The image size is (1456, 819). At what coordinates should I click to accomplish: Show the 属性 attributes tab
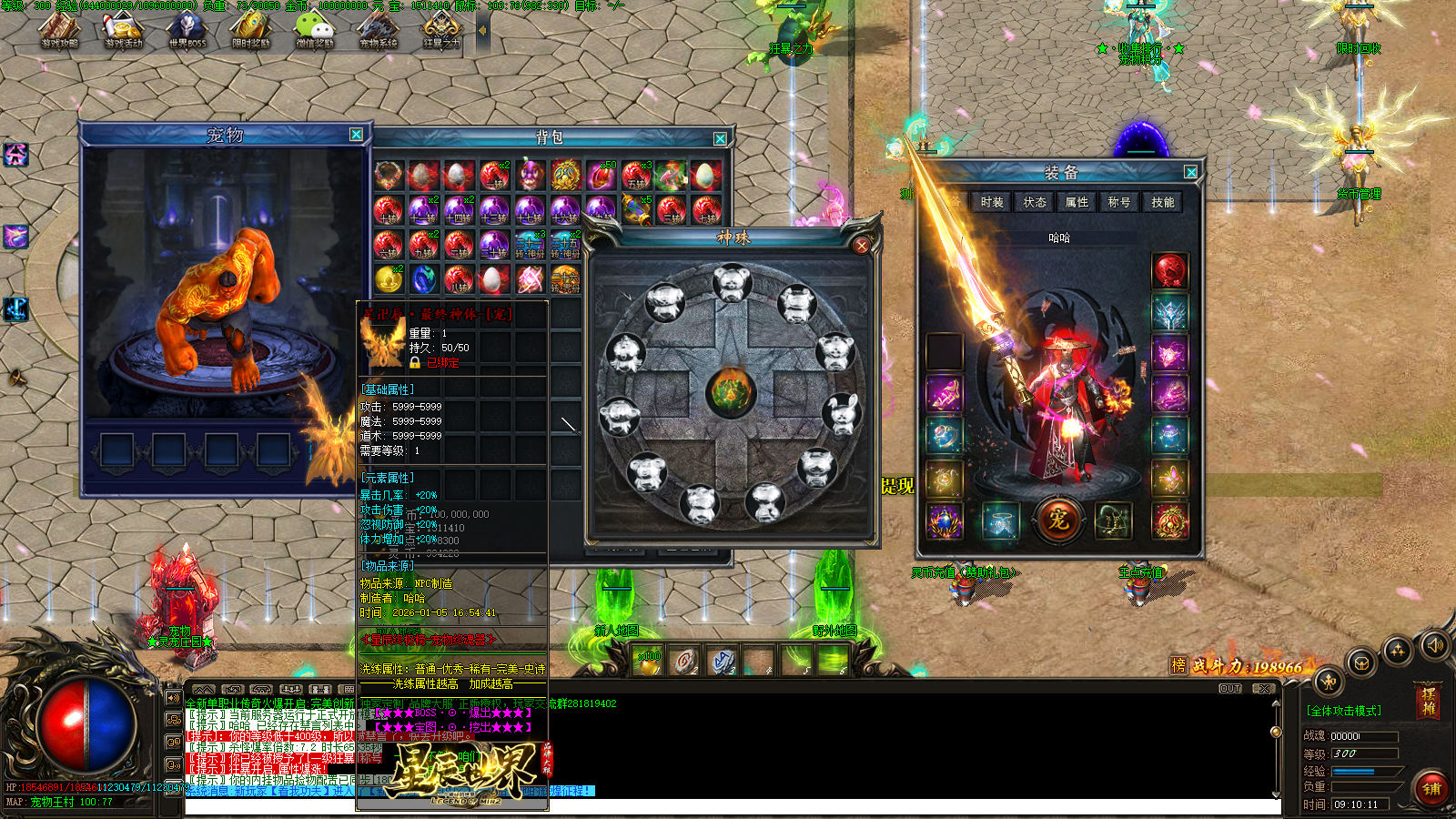tap(1077, 202)
